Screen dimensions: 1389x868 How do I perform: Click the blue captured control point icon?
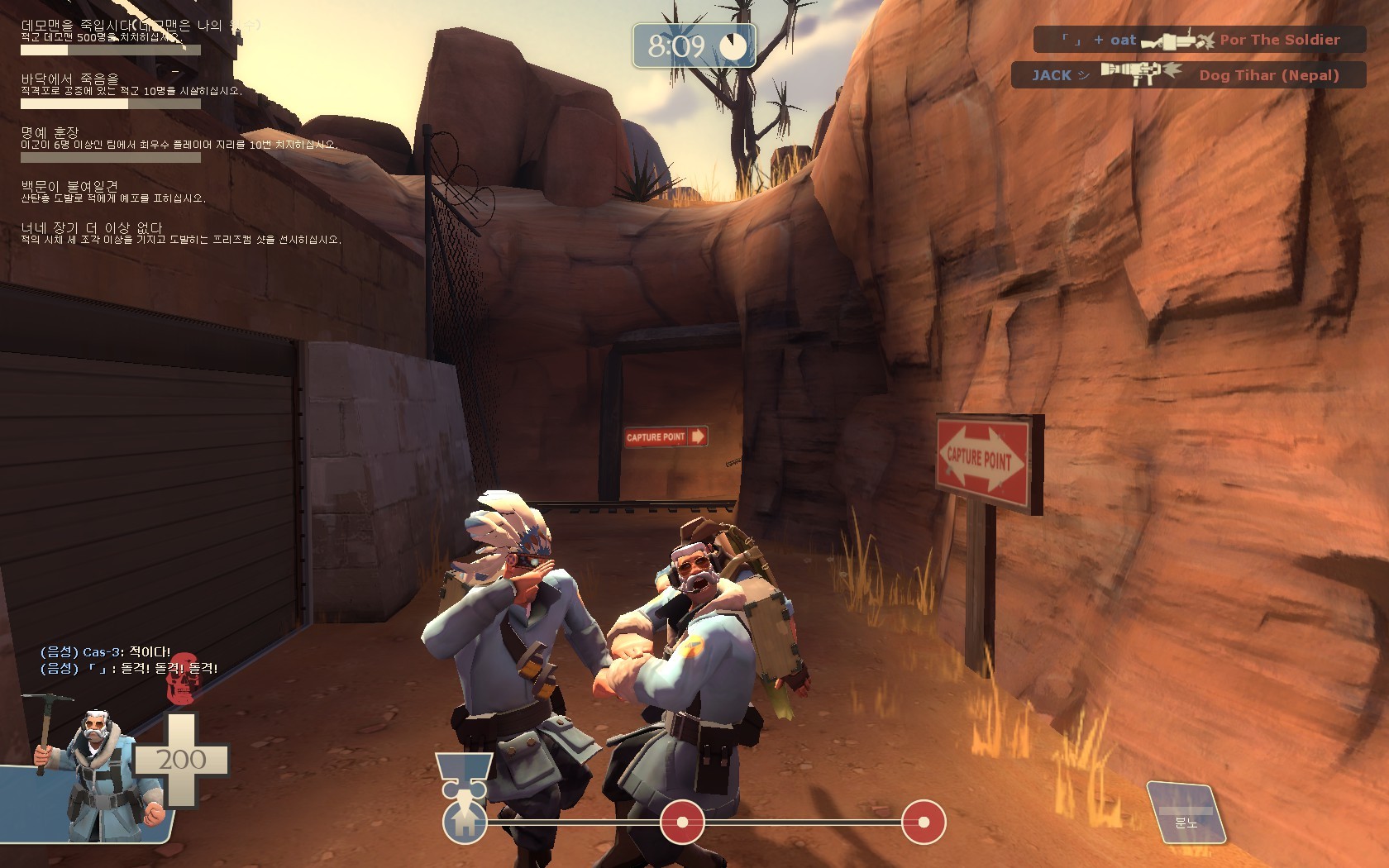pyautogui.click(x=464, y=821)
